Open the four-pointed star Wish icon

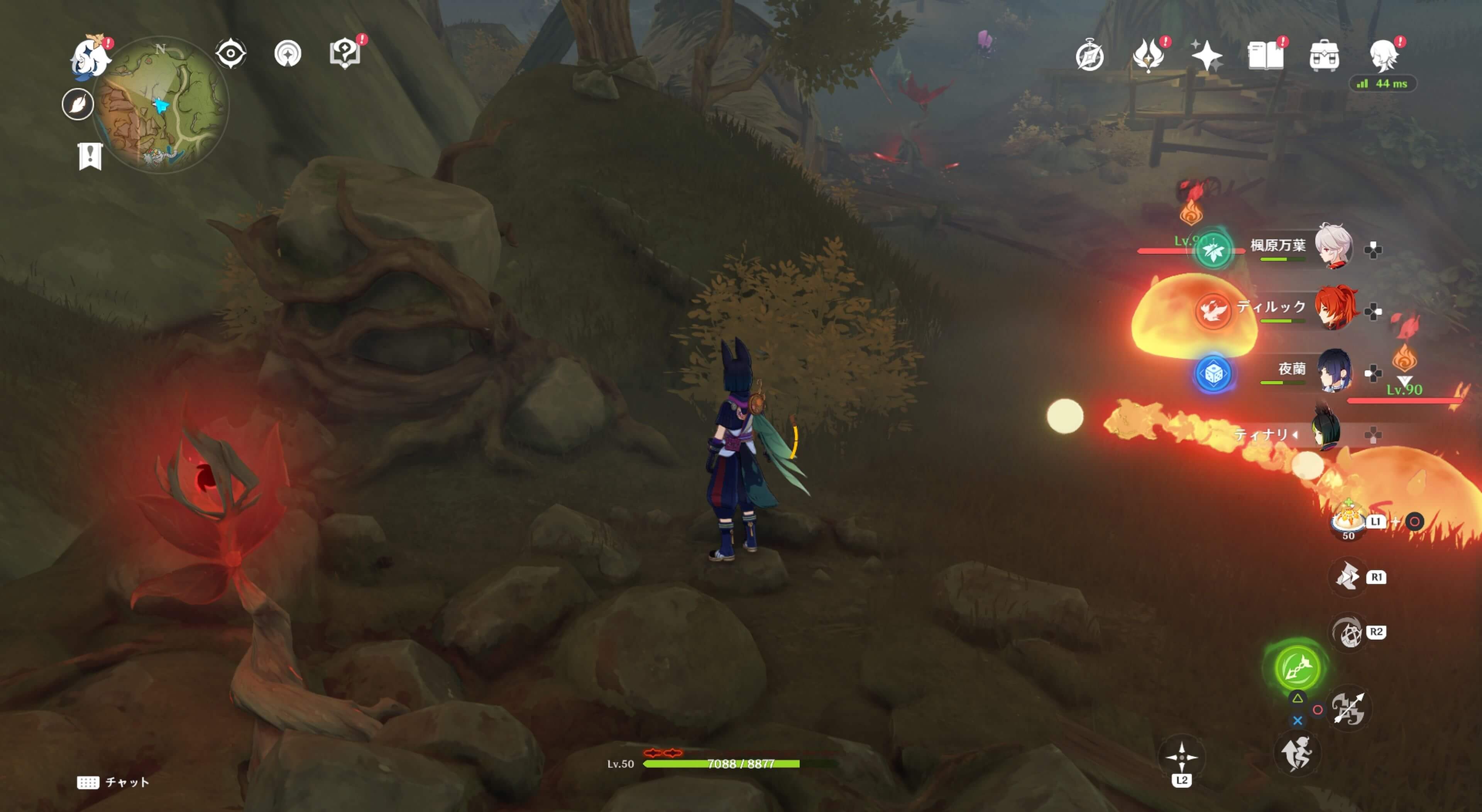click(x=1206, y=56)
